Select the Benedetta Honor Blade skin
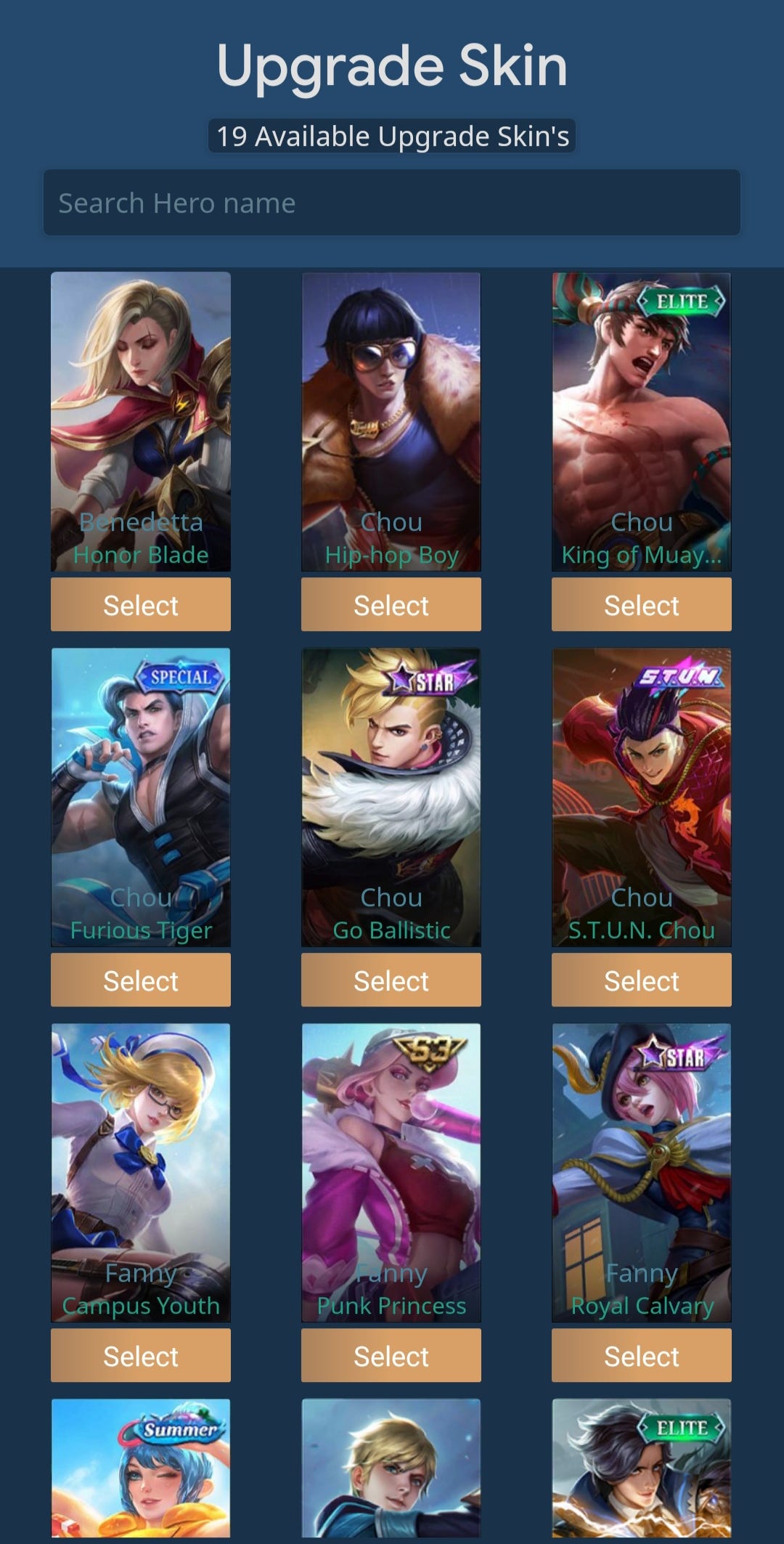Screen dimensions: 784x1544 (x=141, y=605)
